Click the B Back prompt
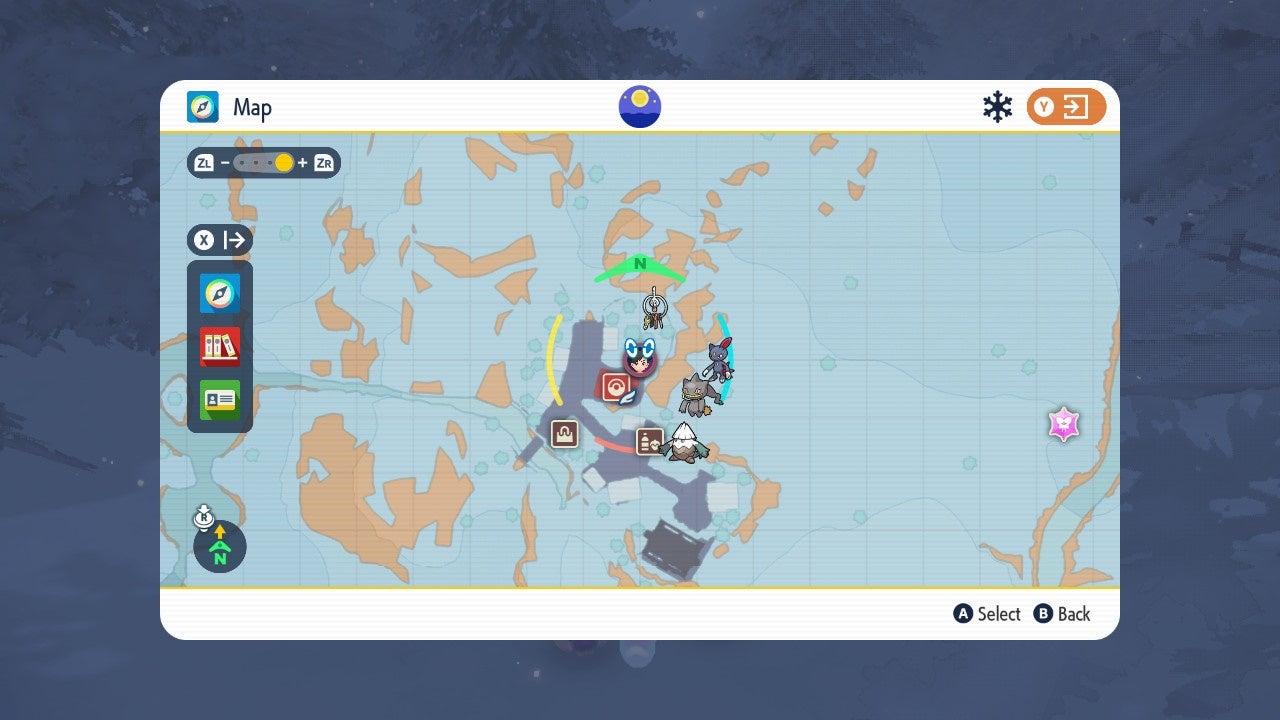 coord(1062,614)
